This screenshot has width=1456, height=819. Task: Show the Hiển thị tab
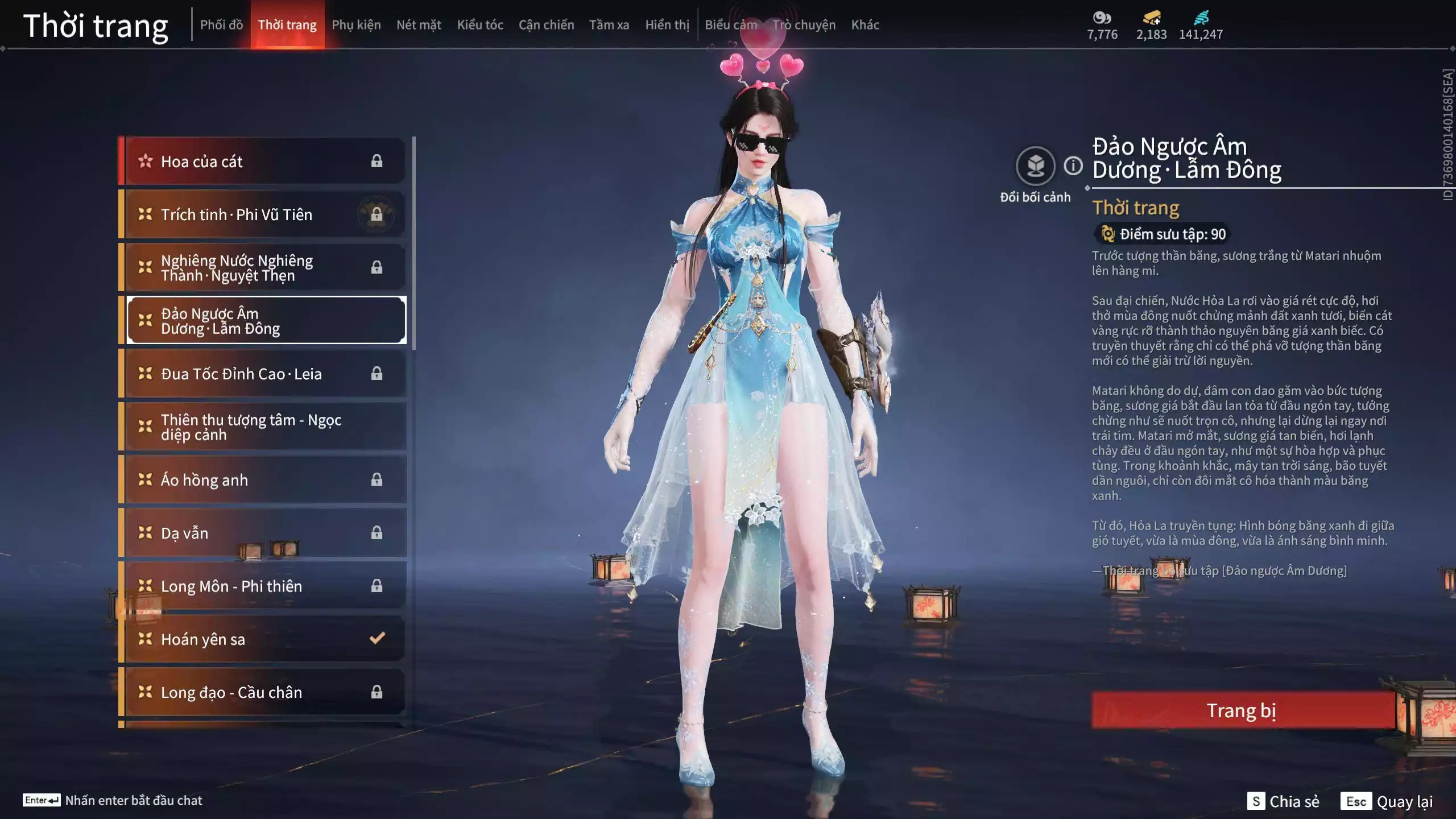click(x=667, y=25)
